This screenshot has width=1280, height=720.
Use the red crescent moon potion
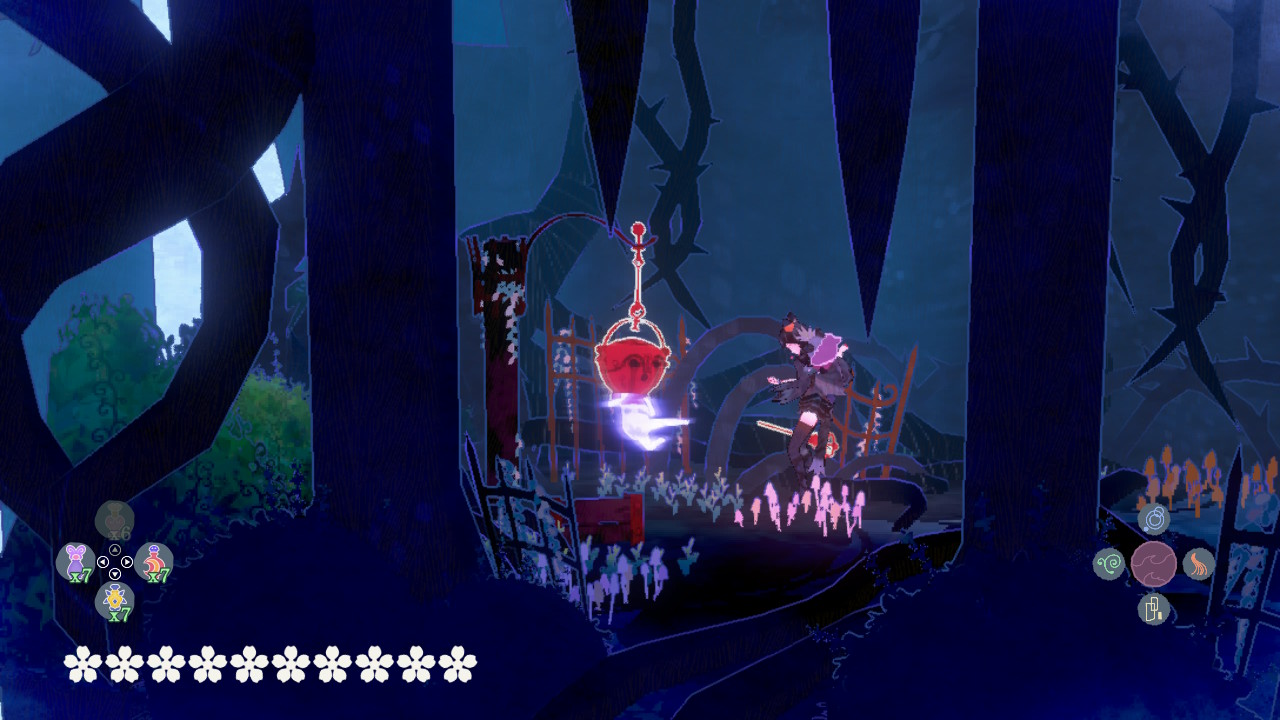154,561
